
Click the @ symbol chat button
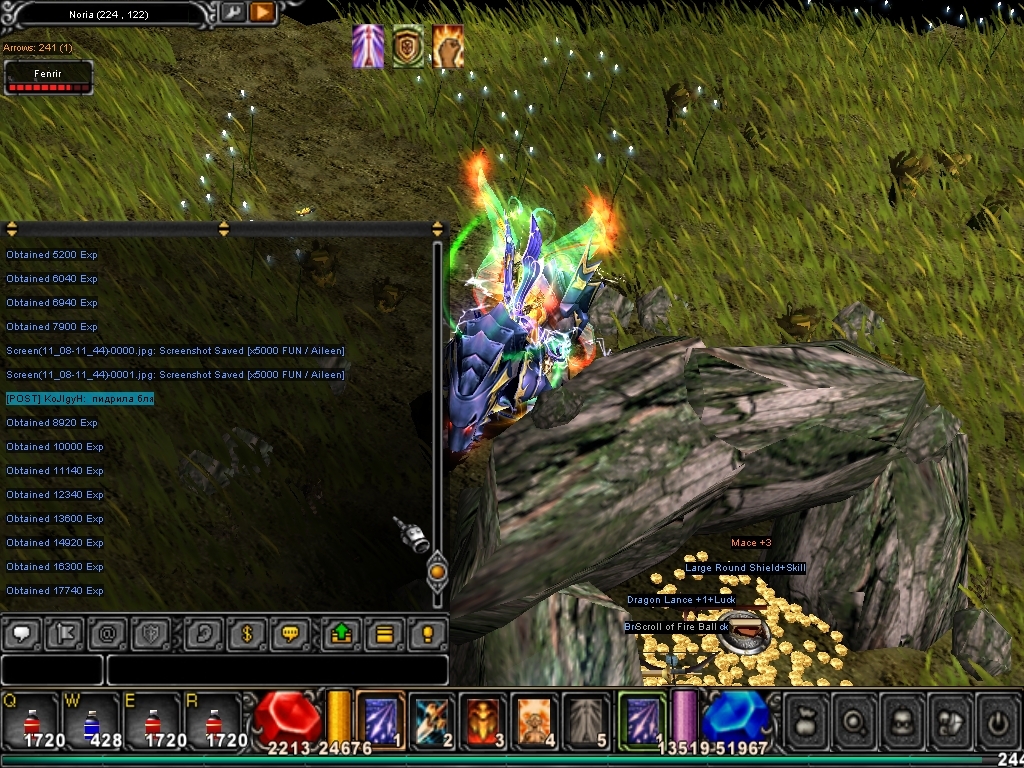click(x=108, y=633)
